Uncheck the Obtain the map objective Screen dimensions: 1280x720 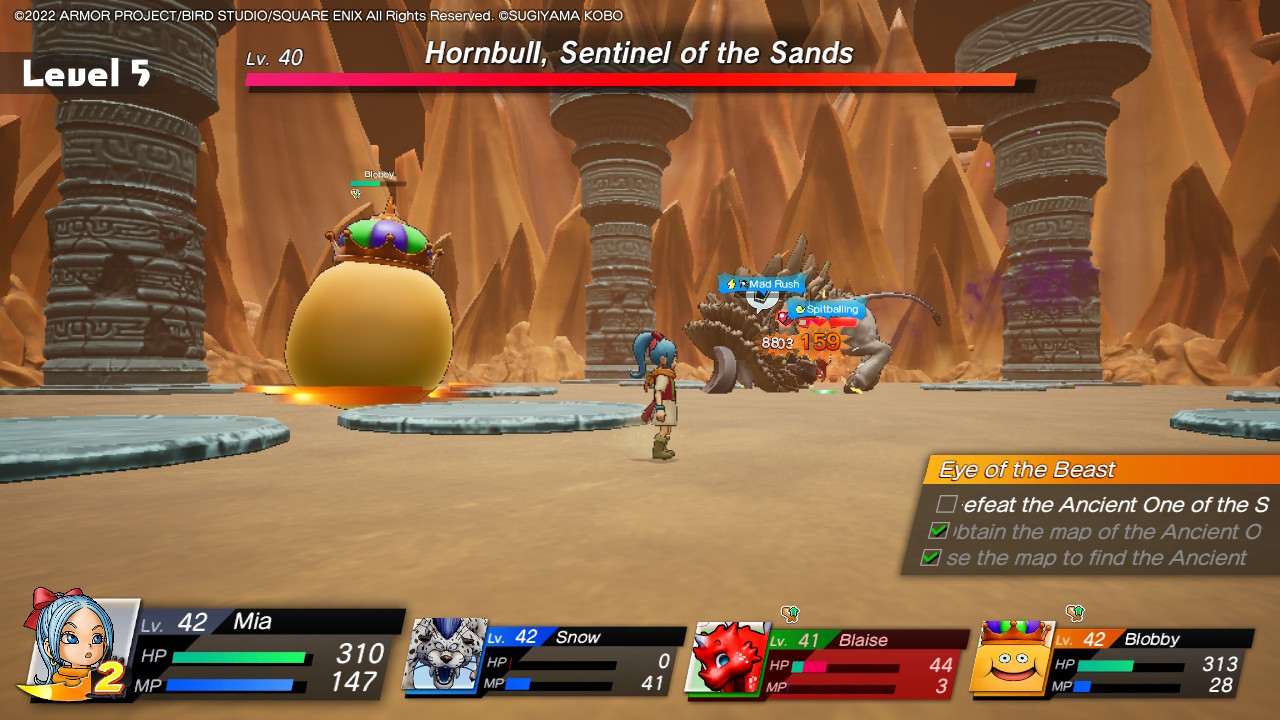938,531
